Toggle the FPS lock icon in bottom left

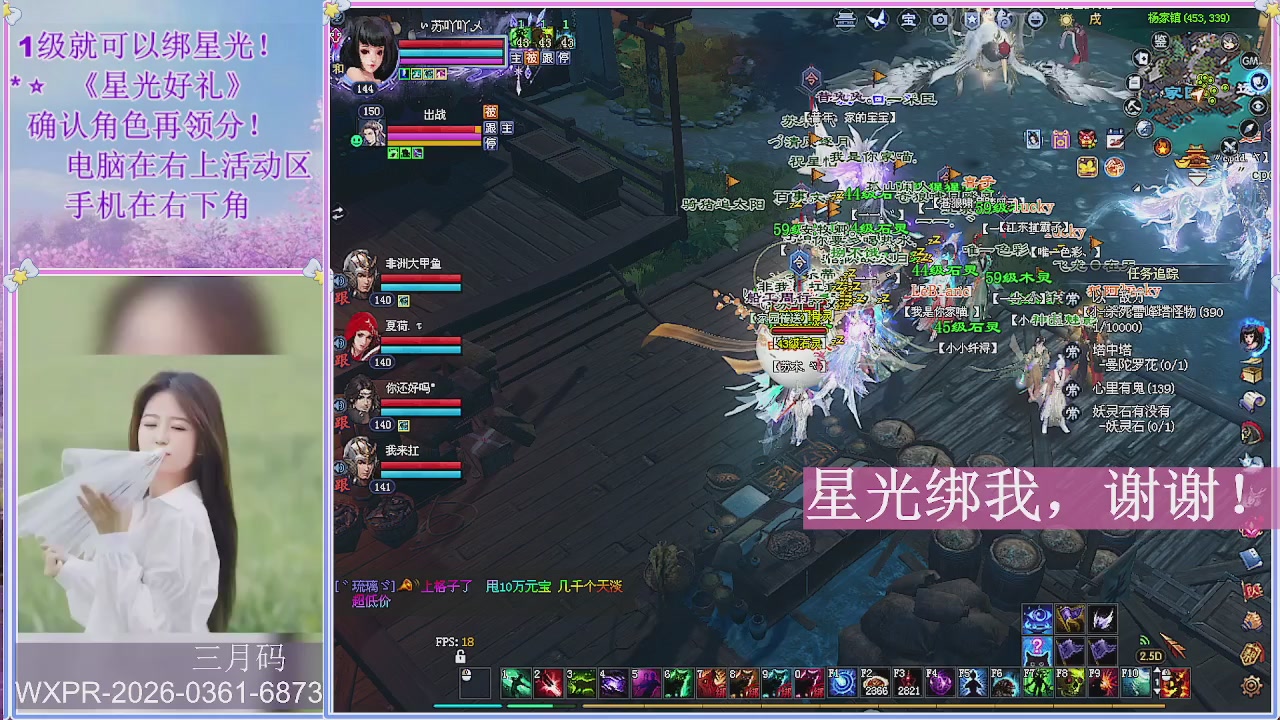point(460,656)
